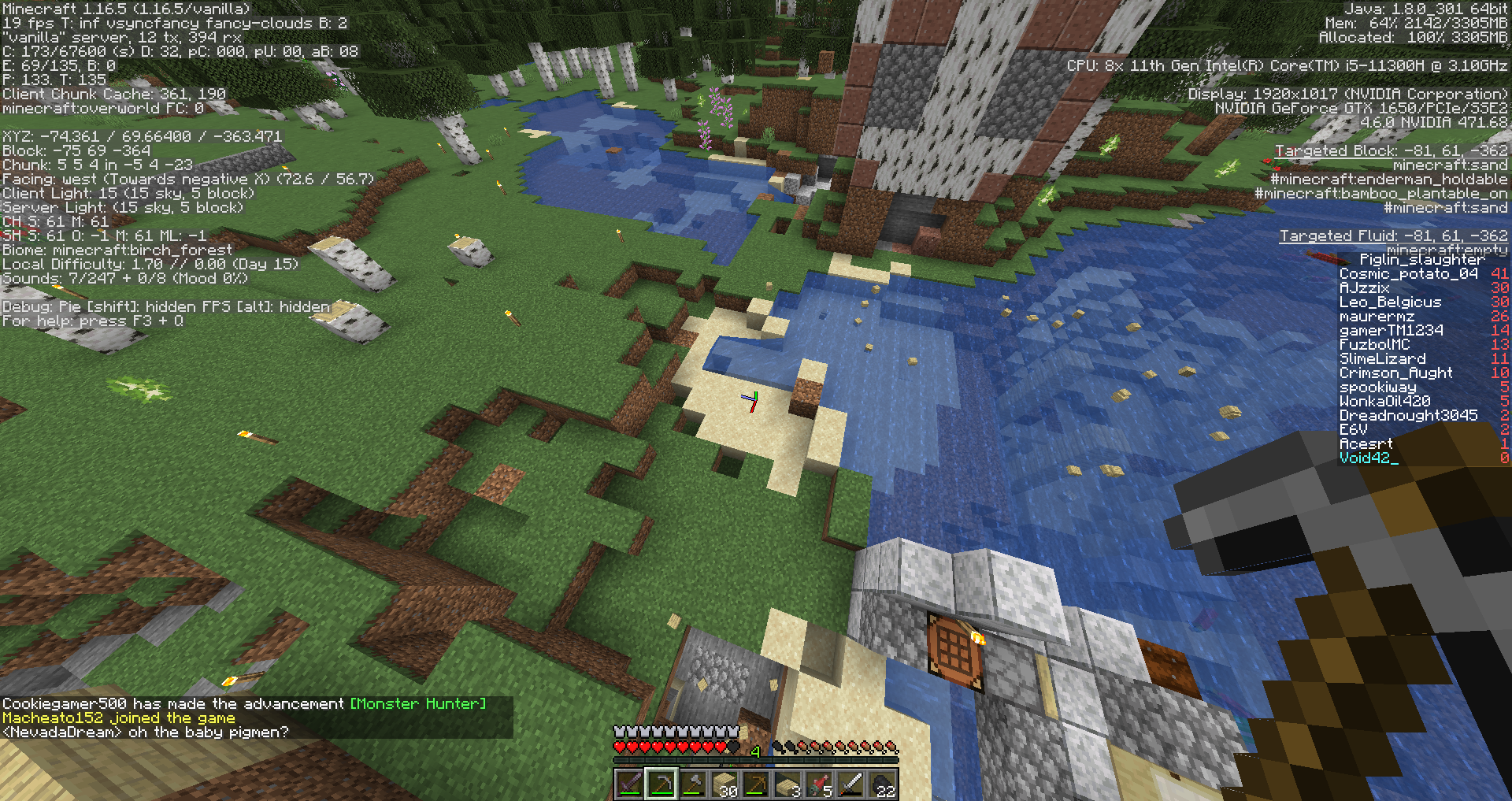Pick the stack of 30 birch planks

coord(724,784)
